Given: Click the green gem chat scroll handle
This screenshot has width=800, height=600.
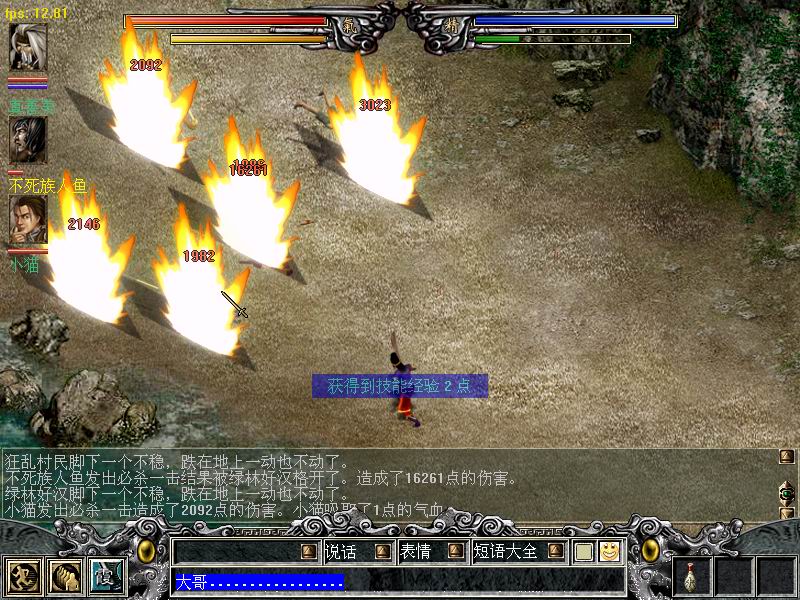Looking at the screenshot, I should coord(787,493).
